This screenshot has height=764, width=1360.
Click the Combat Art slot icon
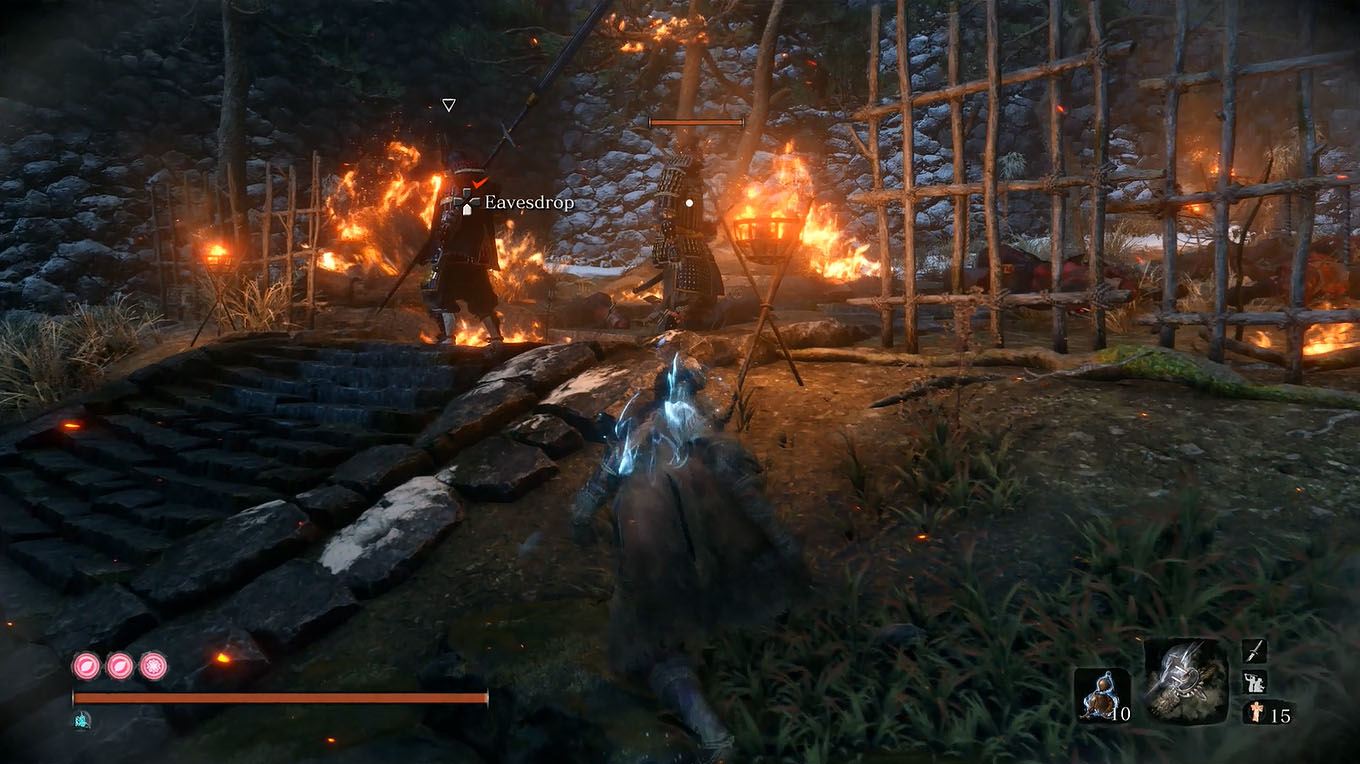point(1253,682)
